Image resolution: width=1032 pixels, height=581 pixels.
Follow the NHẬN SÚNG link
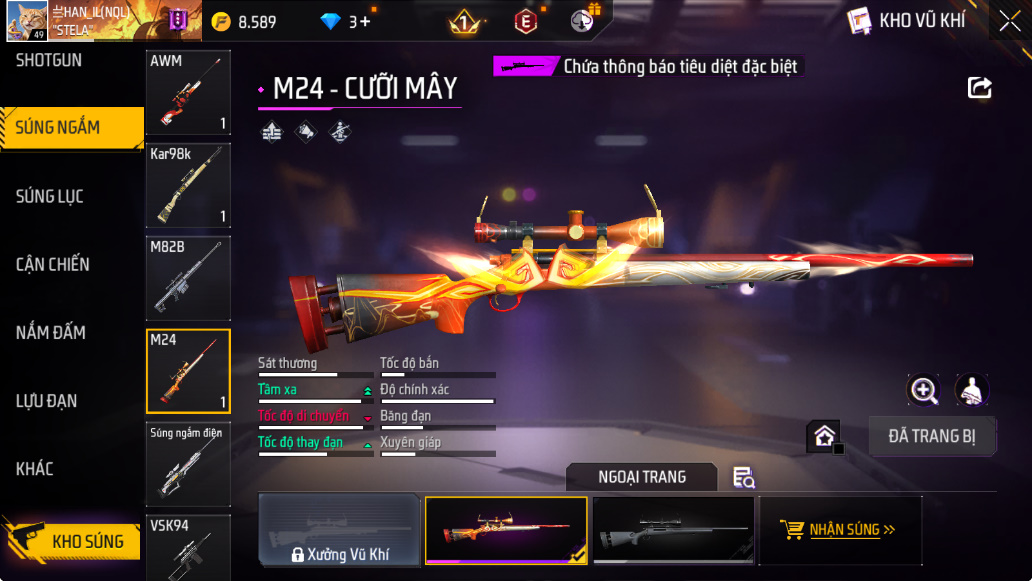[x=840, y=530]
